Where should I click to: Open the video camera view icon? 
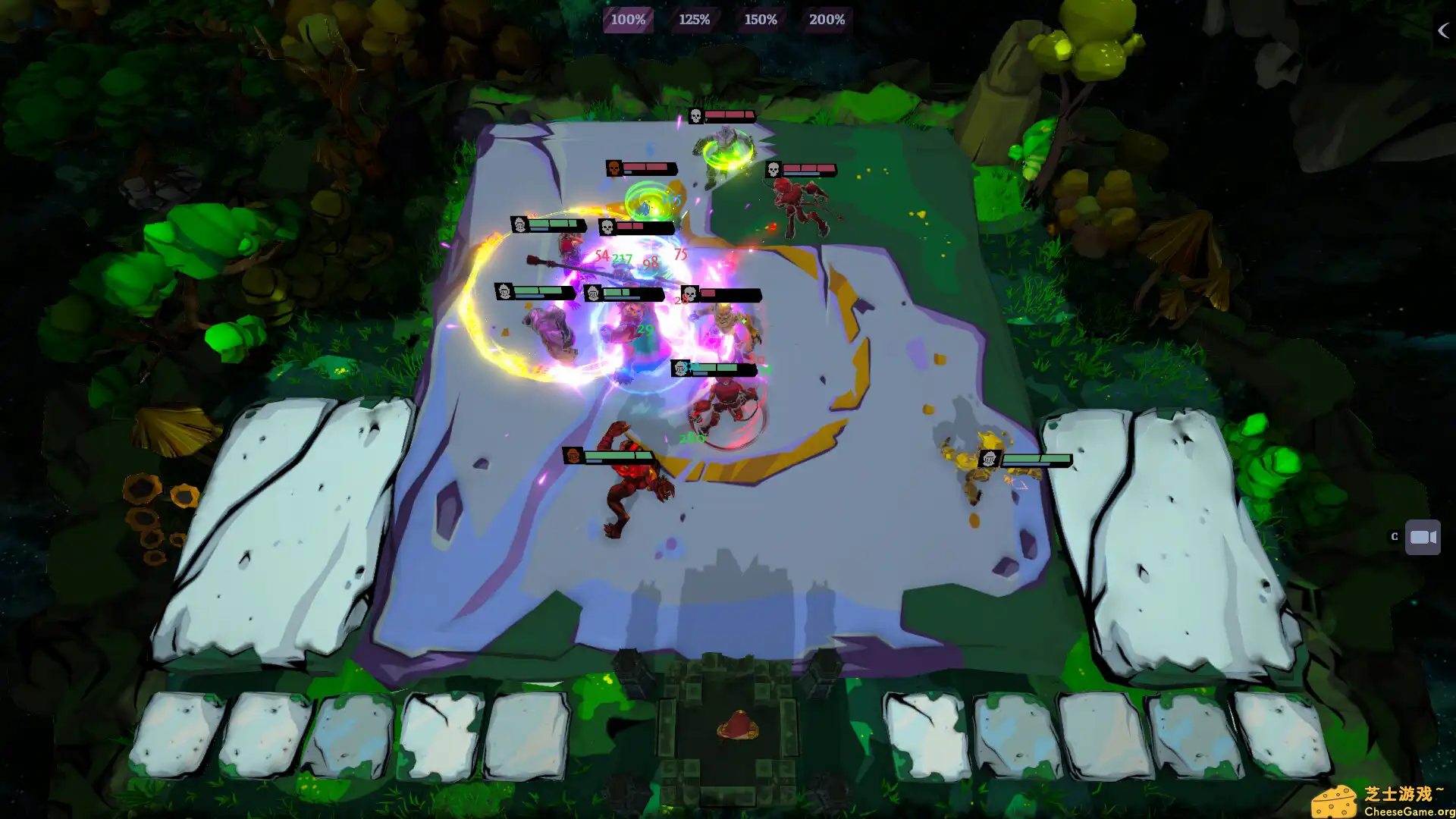click(1423, 536)
